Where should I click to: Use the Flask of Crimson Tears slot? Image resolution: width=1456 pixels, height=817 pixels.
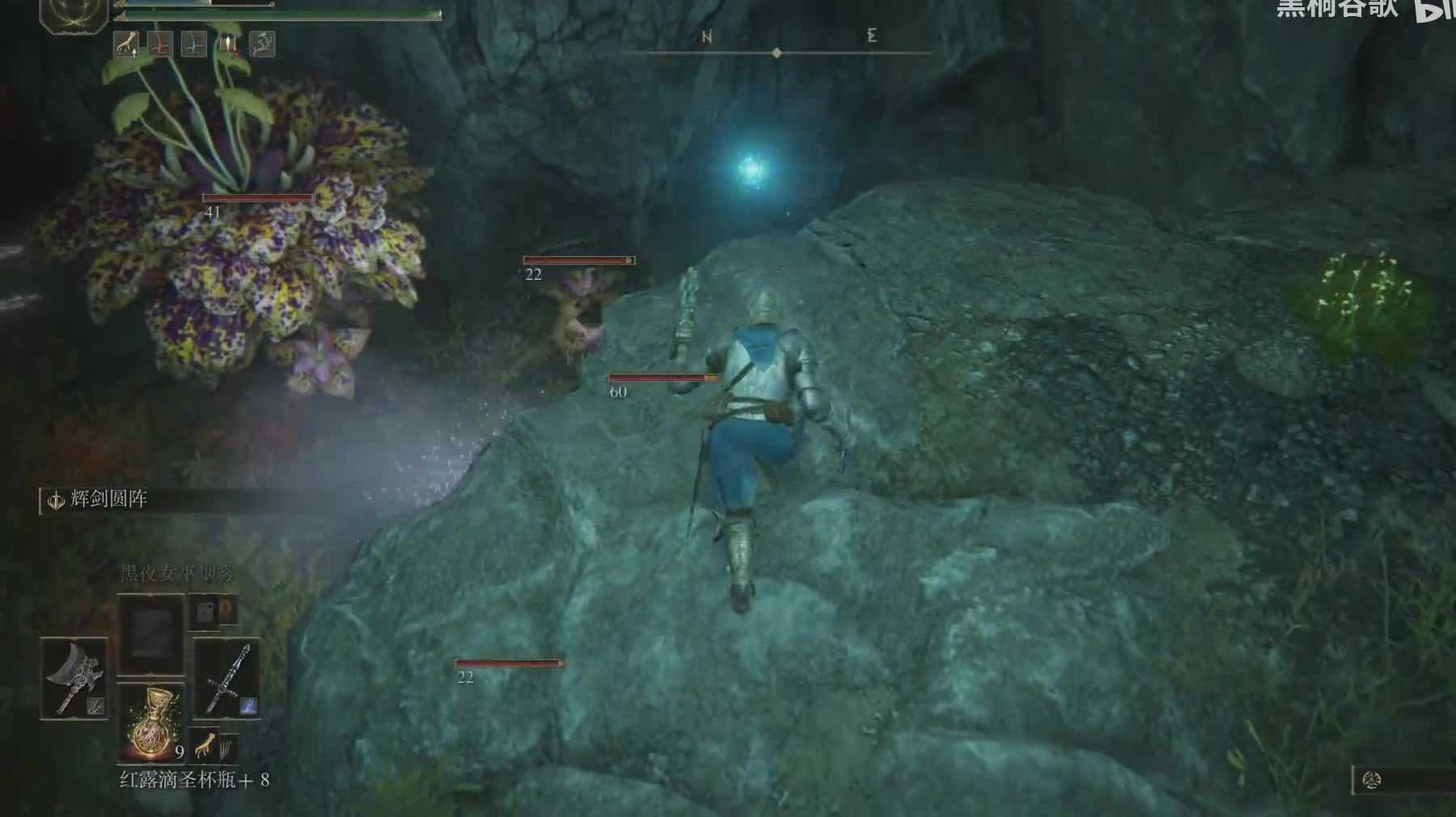click(x=151, y=722)
